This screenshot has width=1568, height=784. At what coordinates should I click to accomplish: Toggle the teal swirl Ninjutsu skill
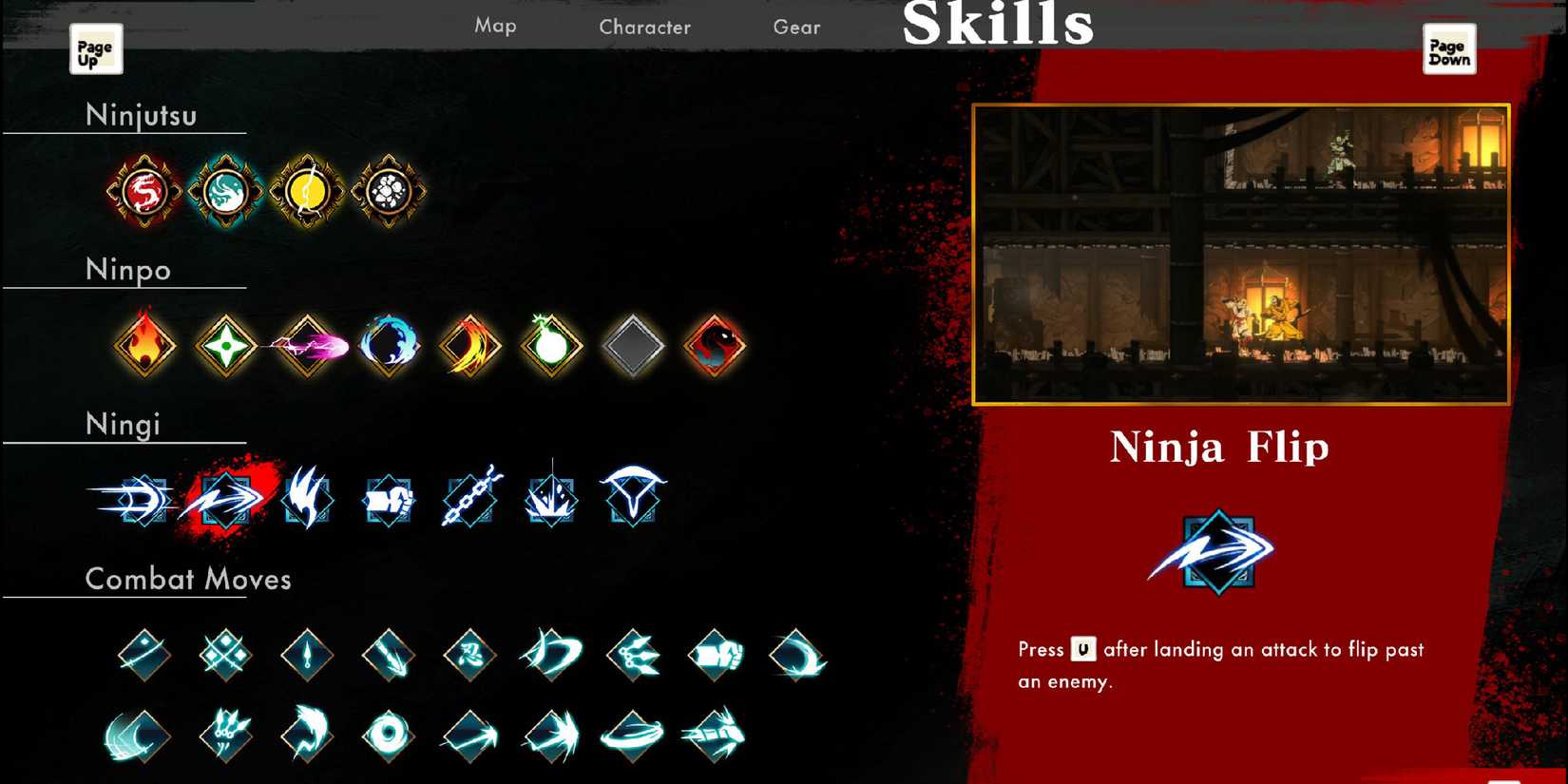[225, 189]
